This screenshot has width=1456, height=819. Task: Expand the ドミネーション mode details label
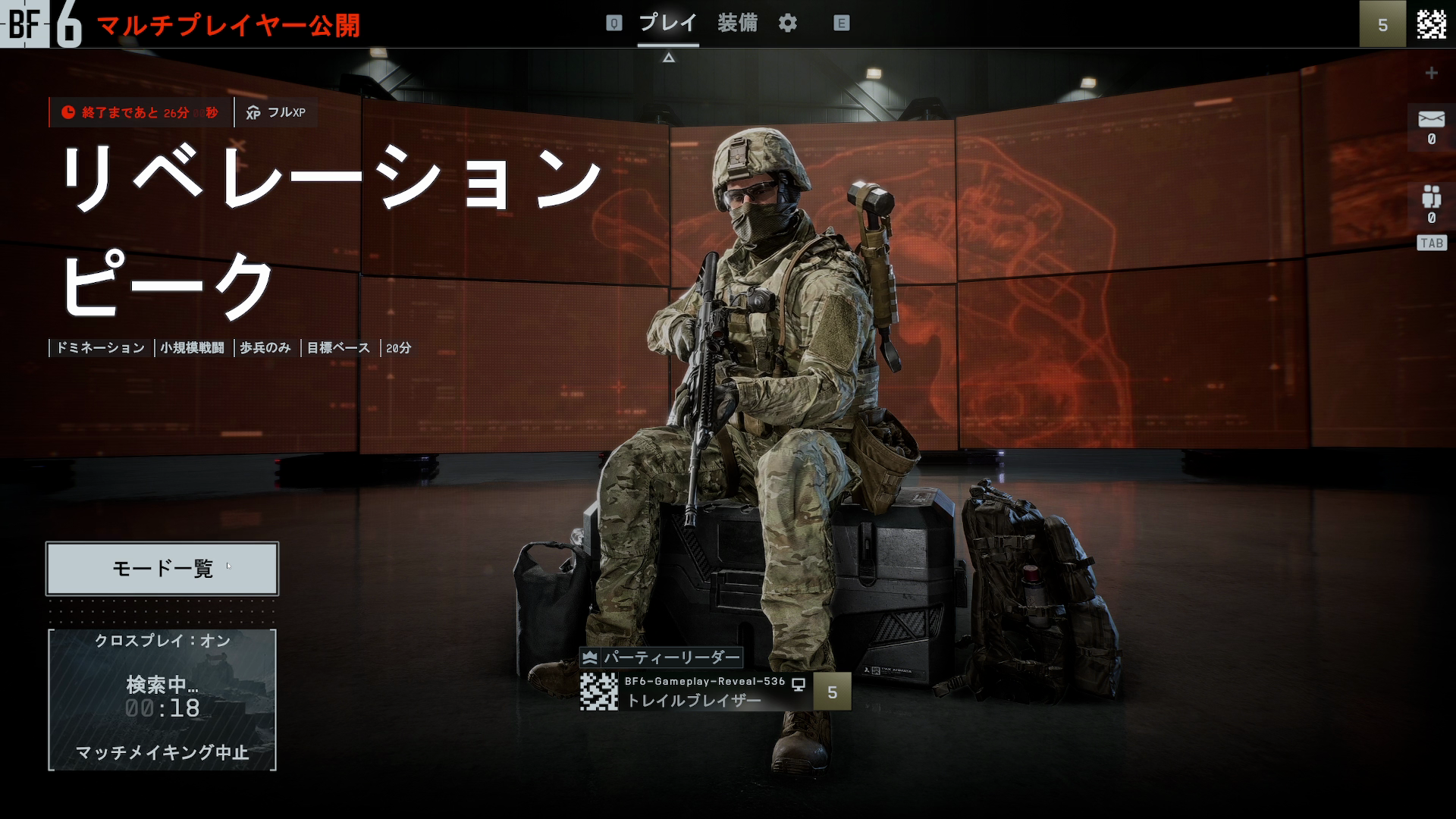[x=99, y=348]
